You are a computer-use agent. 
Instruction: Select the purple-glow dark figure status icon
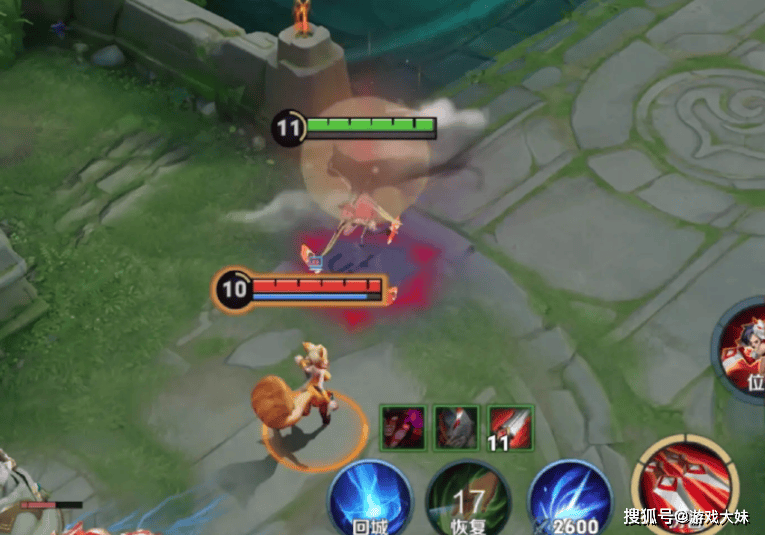pos(402,427)
